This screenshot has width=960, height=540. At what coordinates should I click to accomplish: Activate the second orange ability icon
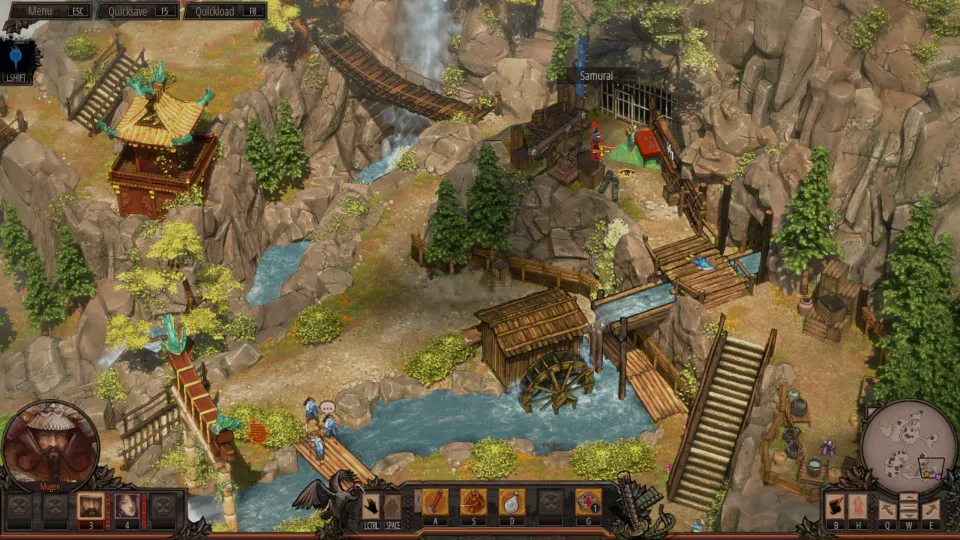tap(473, 502)
